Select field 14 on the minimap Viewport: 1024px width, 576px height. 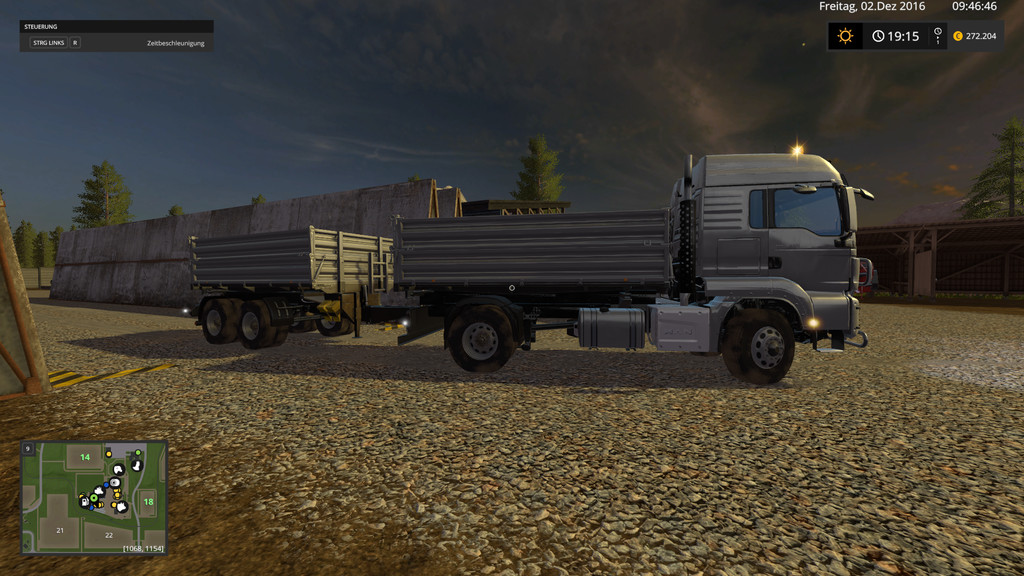coord(85,457)
